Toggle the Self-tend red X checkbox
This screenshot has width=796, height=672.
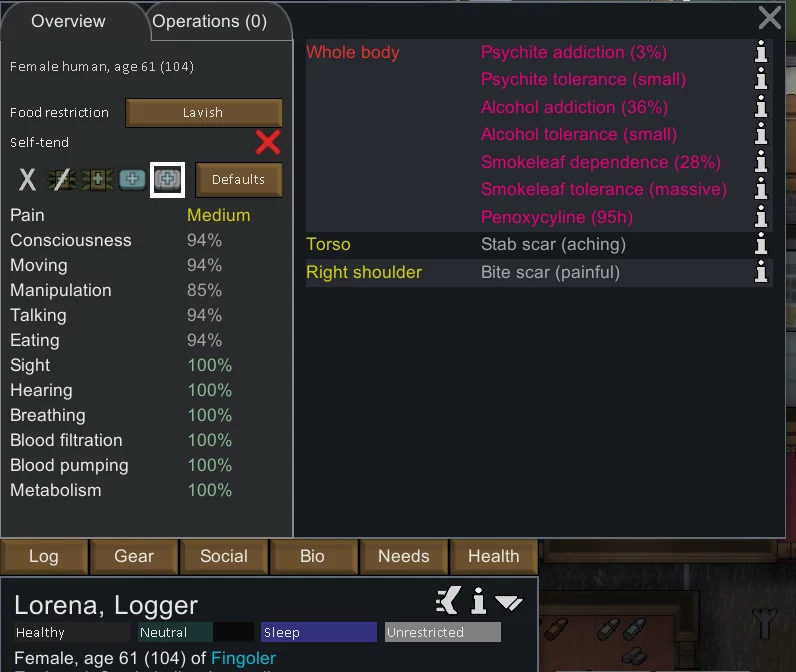click(268, 142)
